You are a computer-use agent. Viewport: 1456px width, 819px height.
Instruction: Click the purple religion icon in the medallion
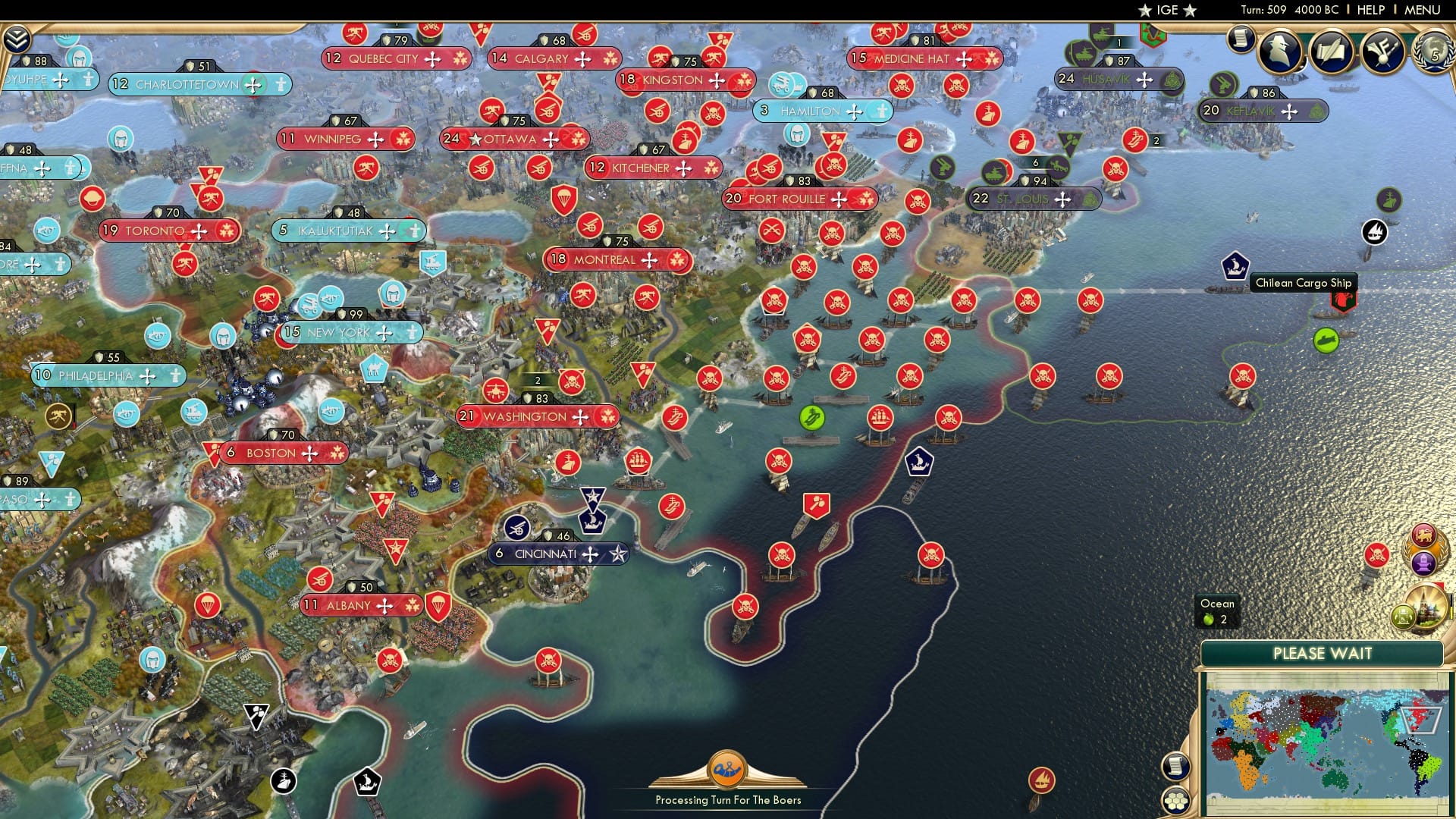pos(1422,564)
